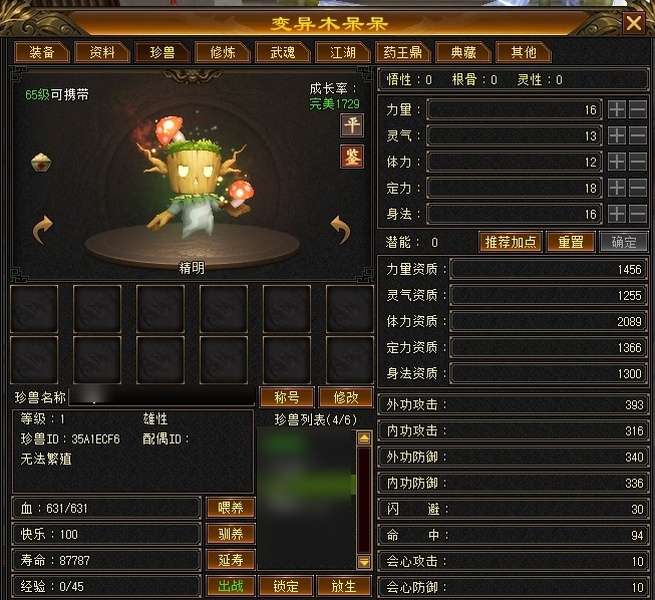Switch to the 其他 tab
The width and height of the screenshot is (655, 600).
coord(523,52)
